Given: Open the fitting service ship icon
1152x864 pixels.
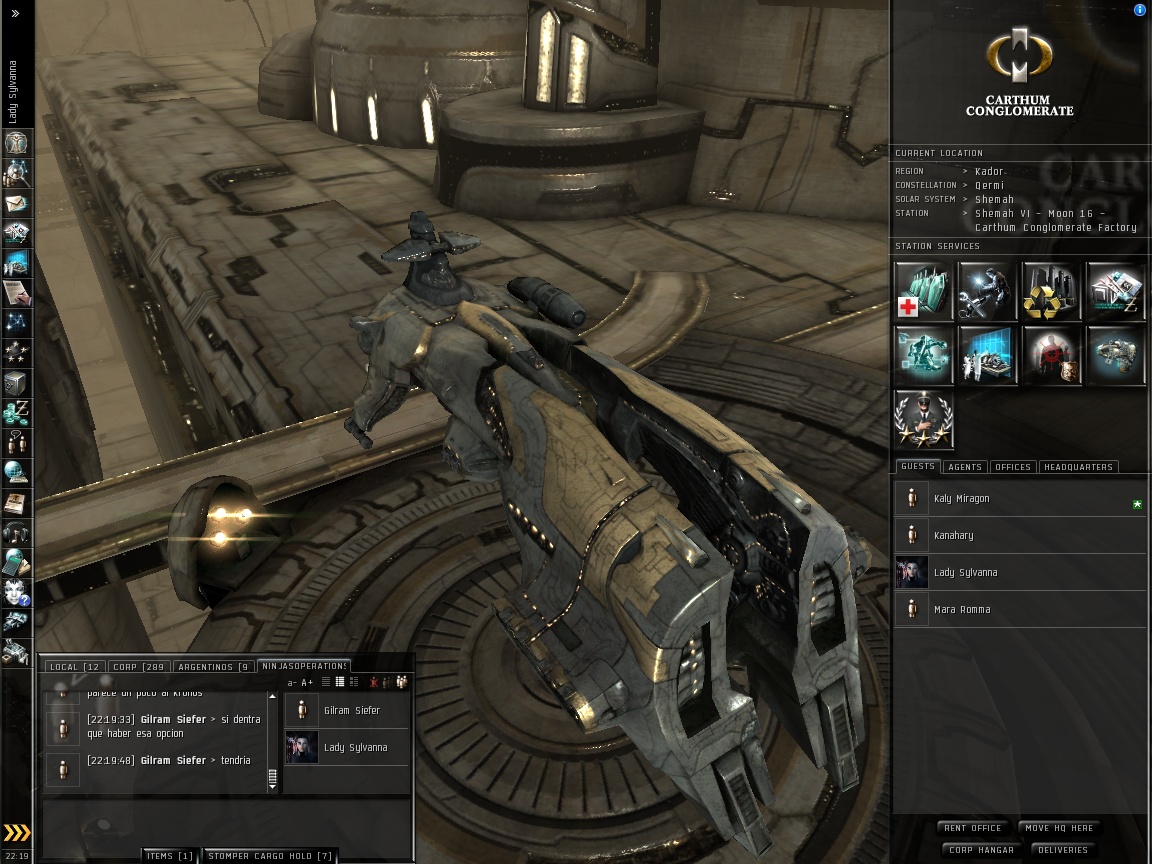Looking at the screenshot, I should click(x=1115, y=355).
